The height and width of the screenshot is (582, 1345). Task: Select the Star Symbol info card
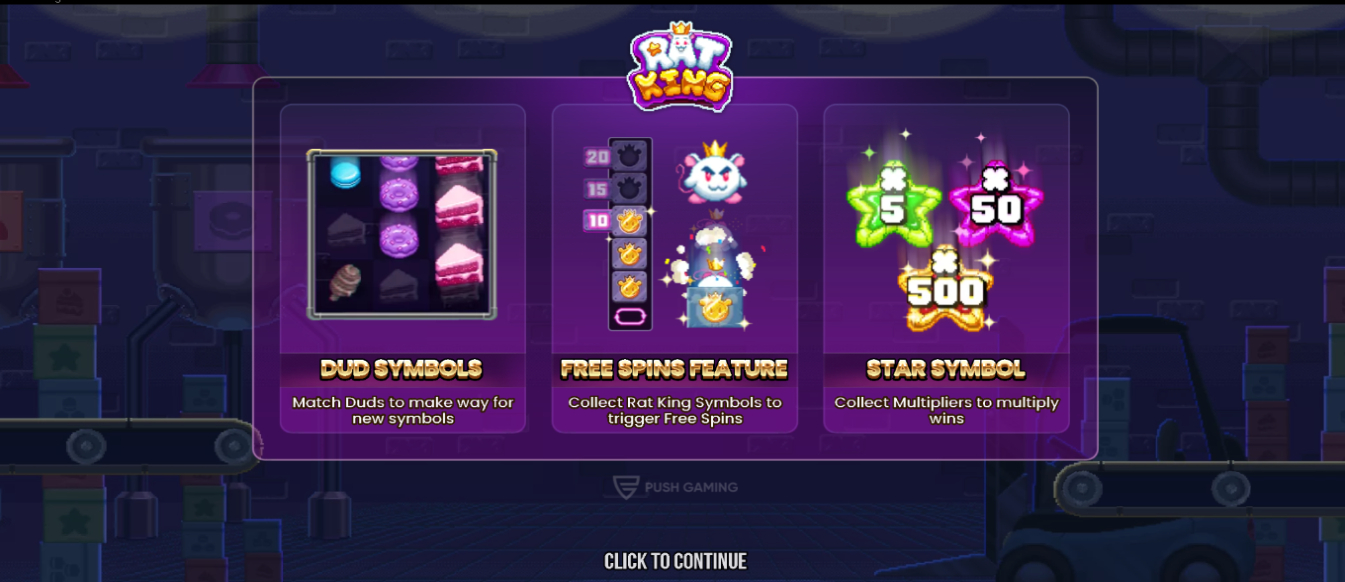point(946,268)
